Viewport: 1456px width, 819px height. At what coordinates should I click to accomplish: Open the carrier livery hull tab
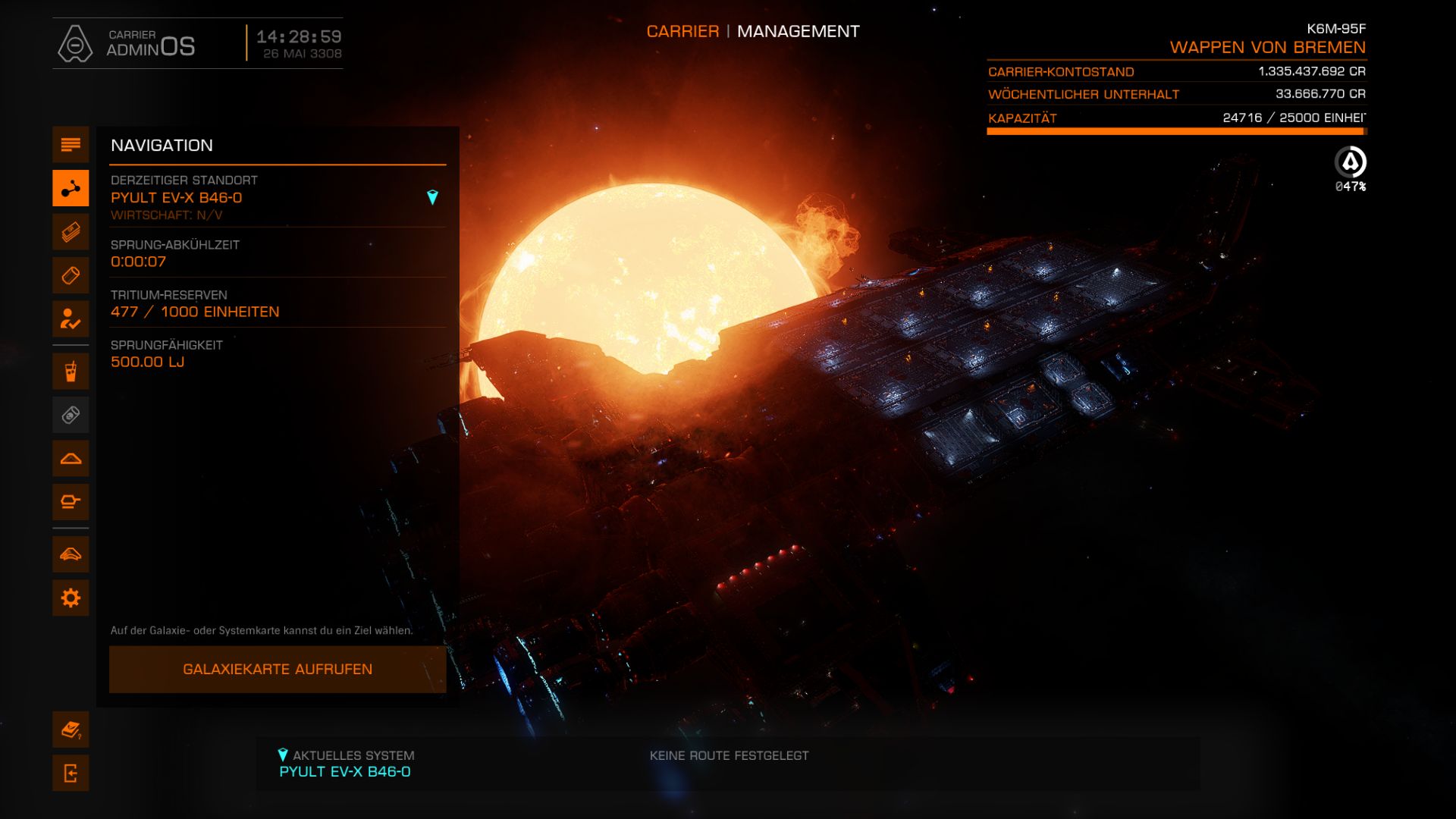(x=71, y=554)
